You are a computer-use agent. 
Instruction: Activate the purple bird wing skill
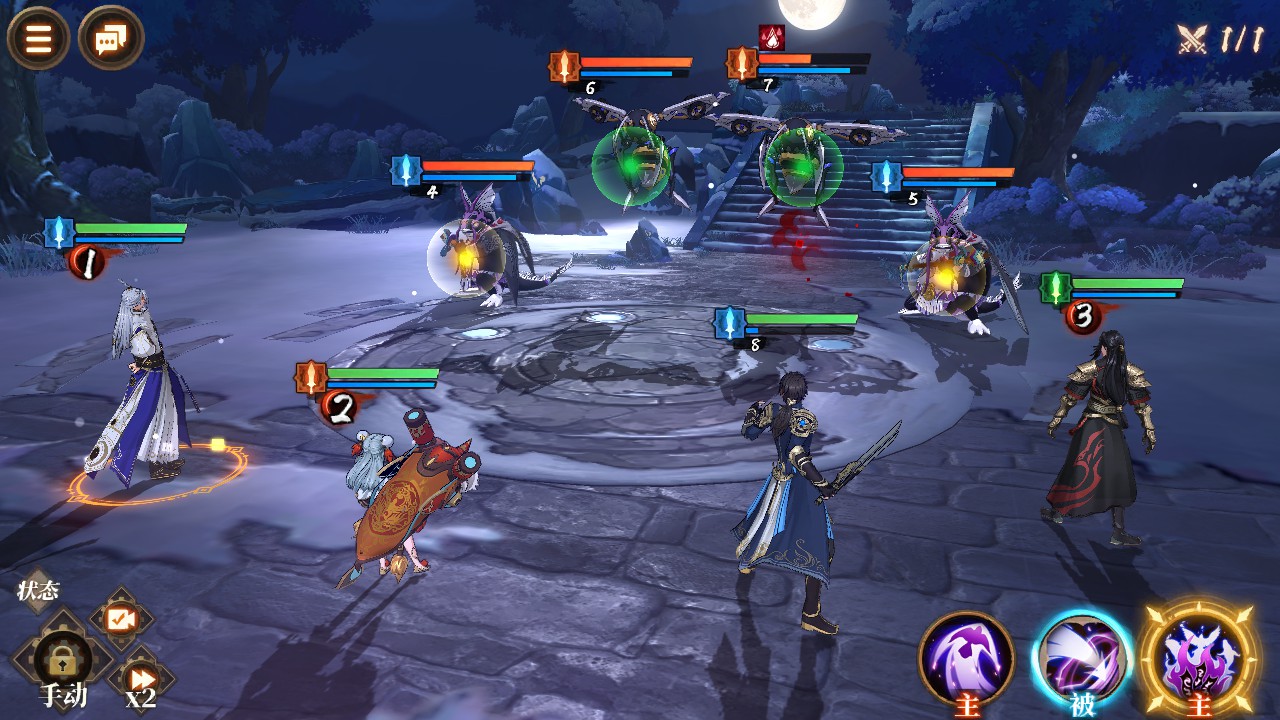pos(966,658)
